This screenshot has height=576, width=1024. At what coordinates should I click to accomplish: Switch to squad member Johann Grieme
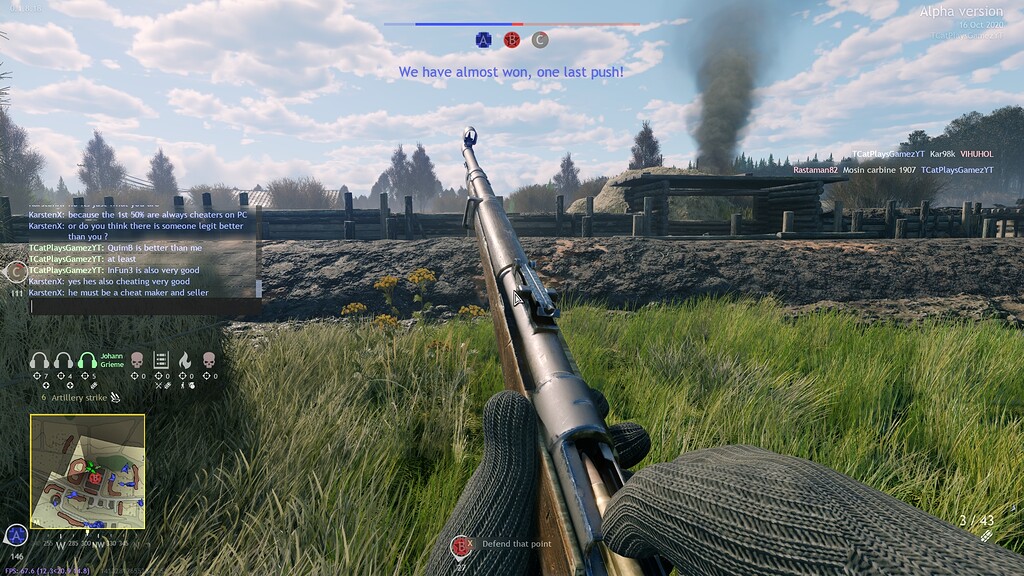click(x=88, y=360)
